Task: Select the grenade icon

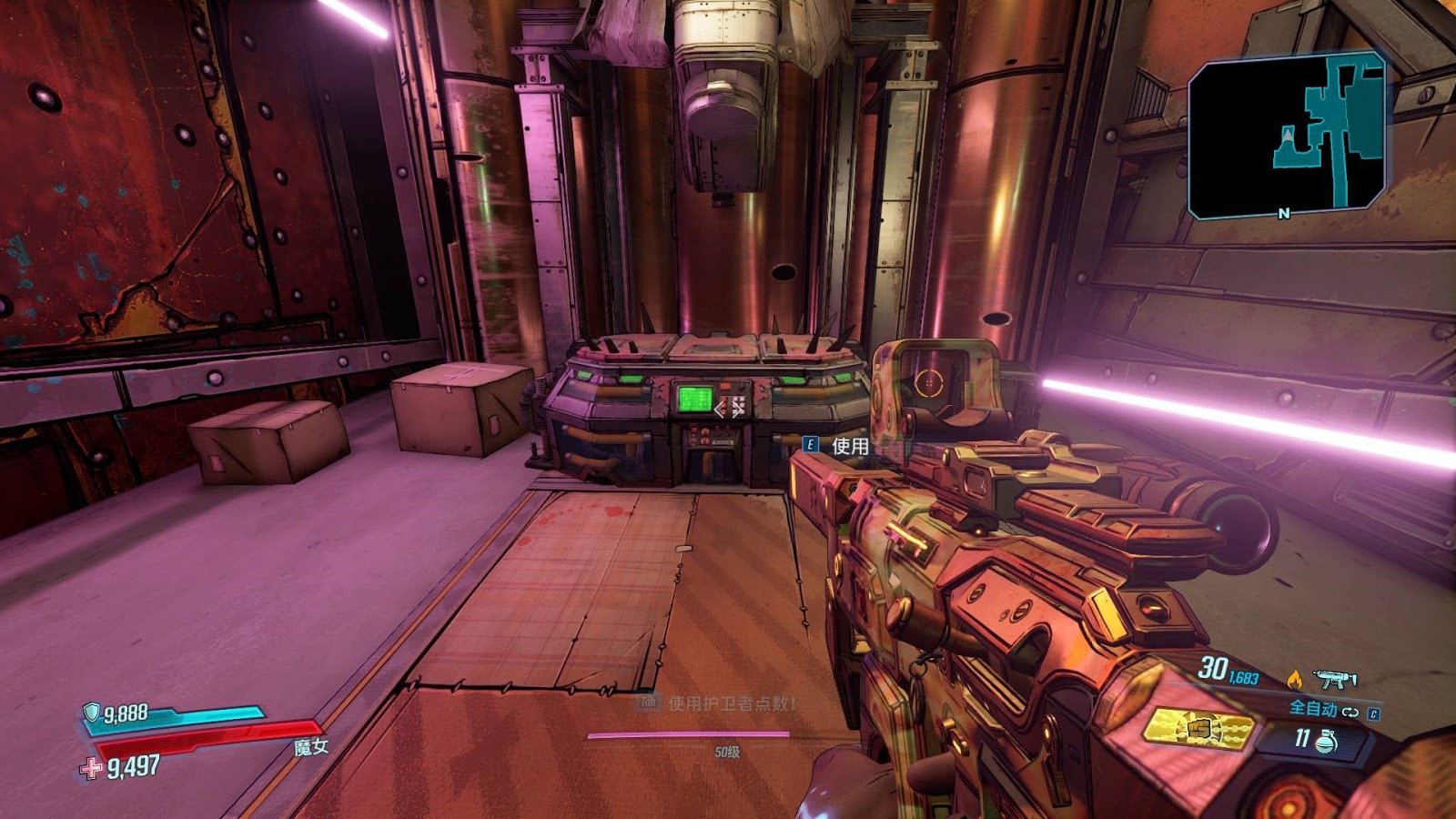Action: click(1327, 742)
